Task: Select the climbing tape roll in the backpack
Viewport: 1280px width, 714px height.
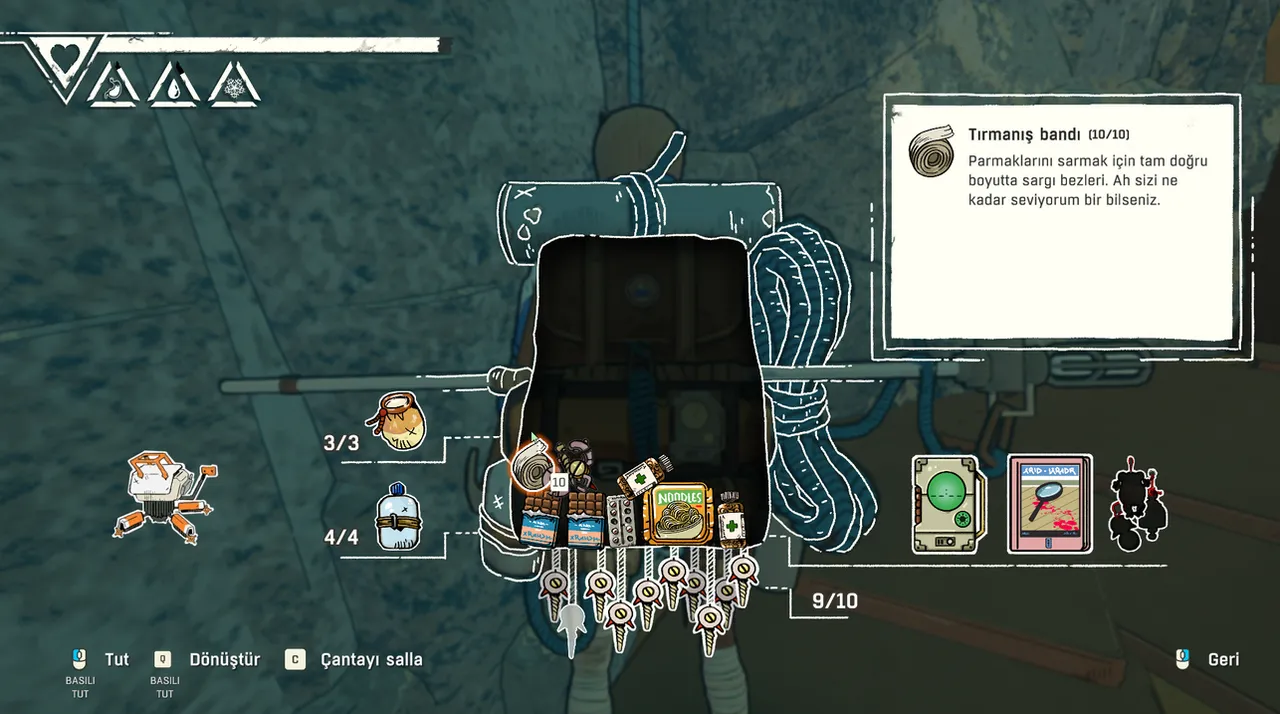Action: click(x=529, y=462)
